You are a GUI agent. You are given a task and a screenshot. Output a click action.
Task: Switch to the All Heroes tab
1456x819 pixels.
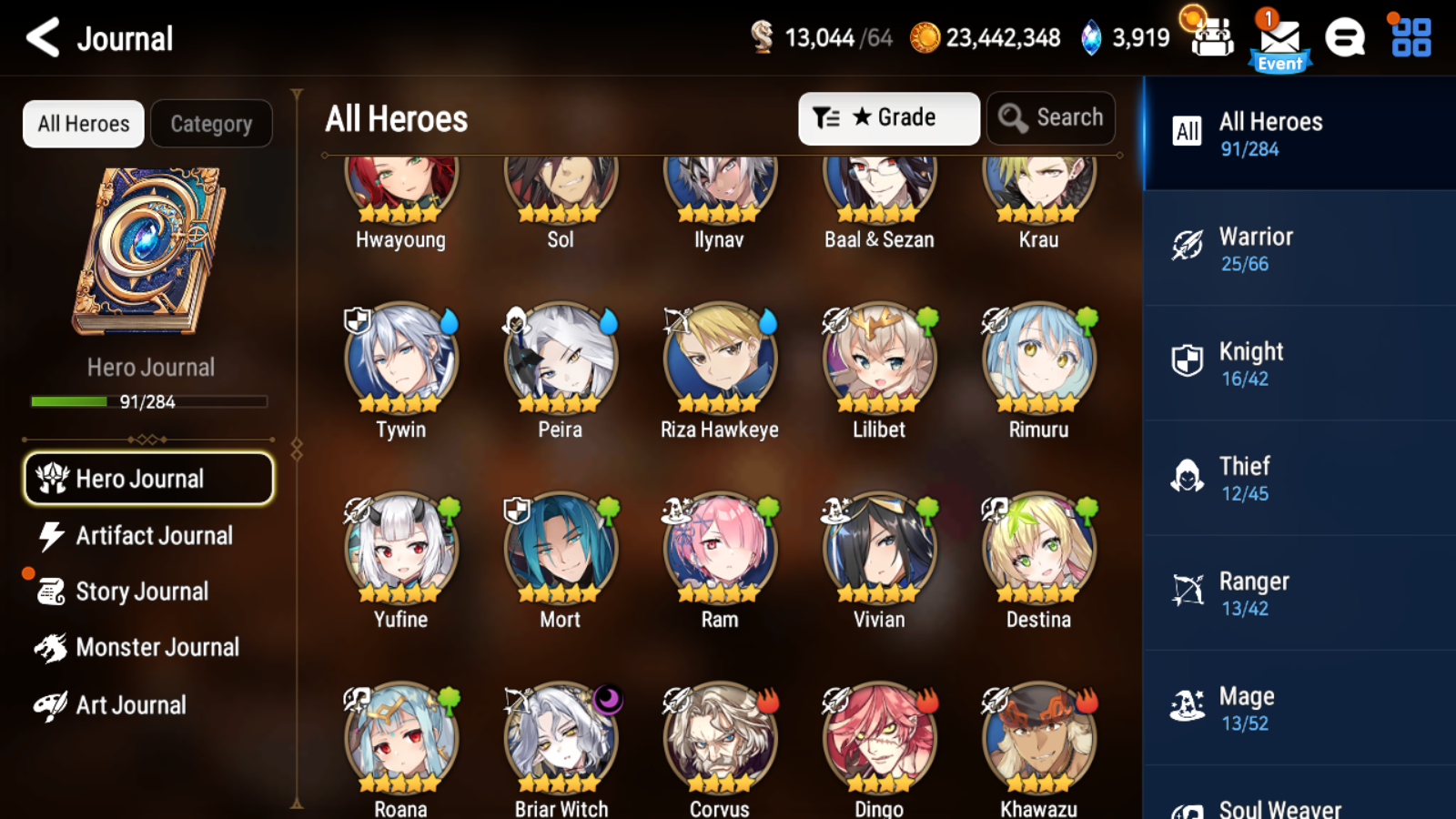coord(83,123)
